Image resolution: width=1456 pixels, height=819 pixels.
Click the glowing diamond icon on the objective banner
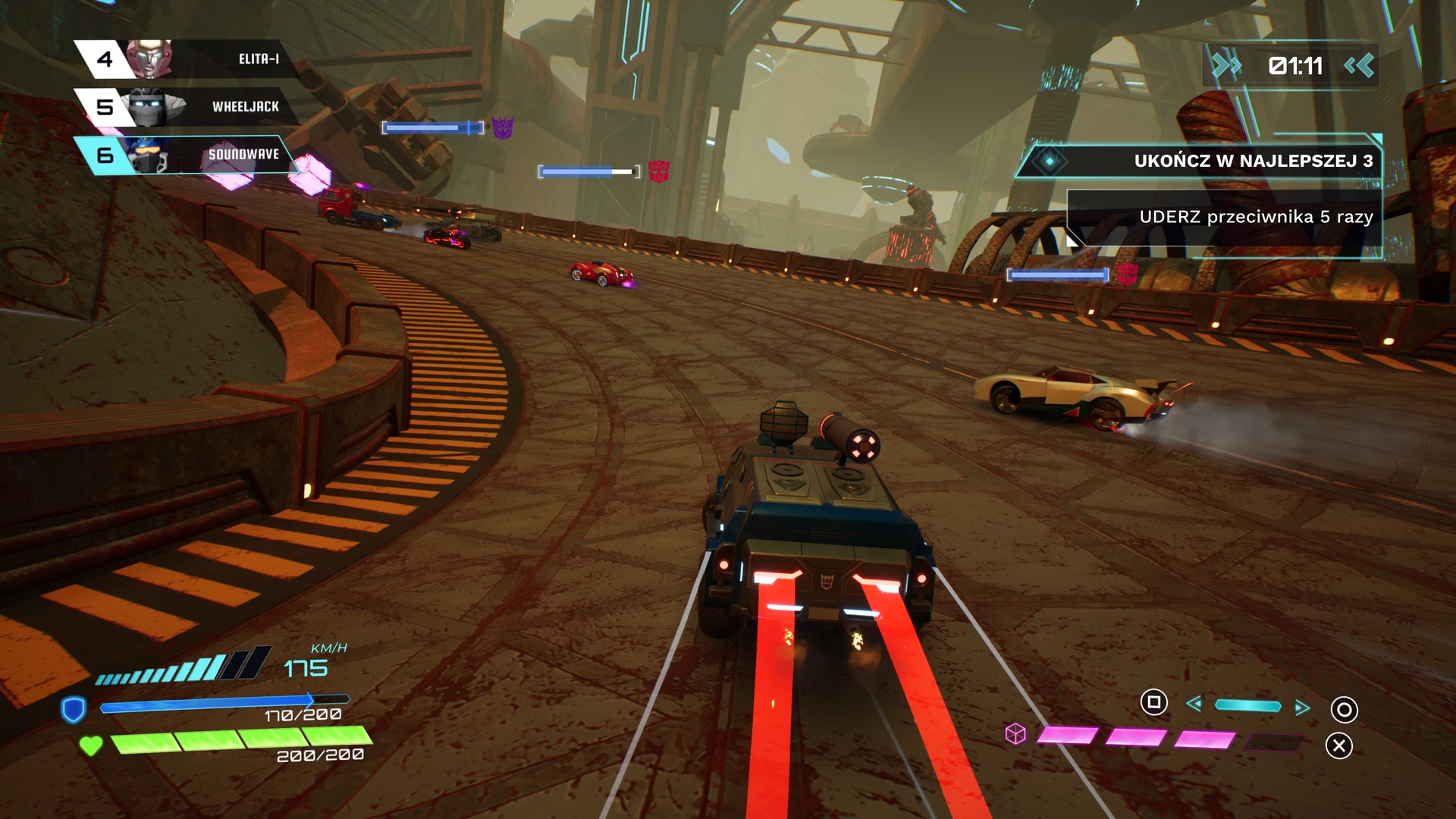[x=1050, y=162]
